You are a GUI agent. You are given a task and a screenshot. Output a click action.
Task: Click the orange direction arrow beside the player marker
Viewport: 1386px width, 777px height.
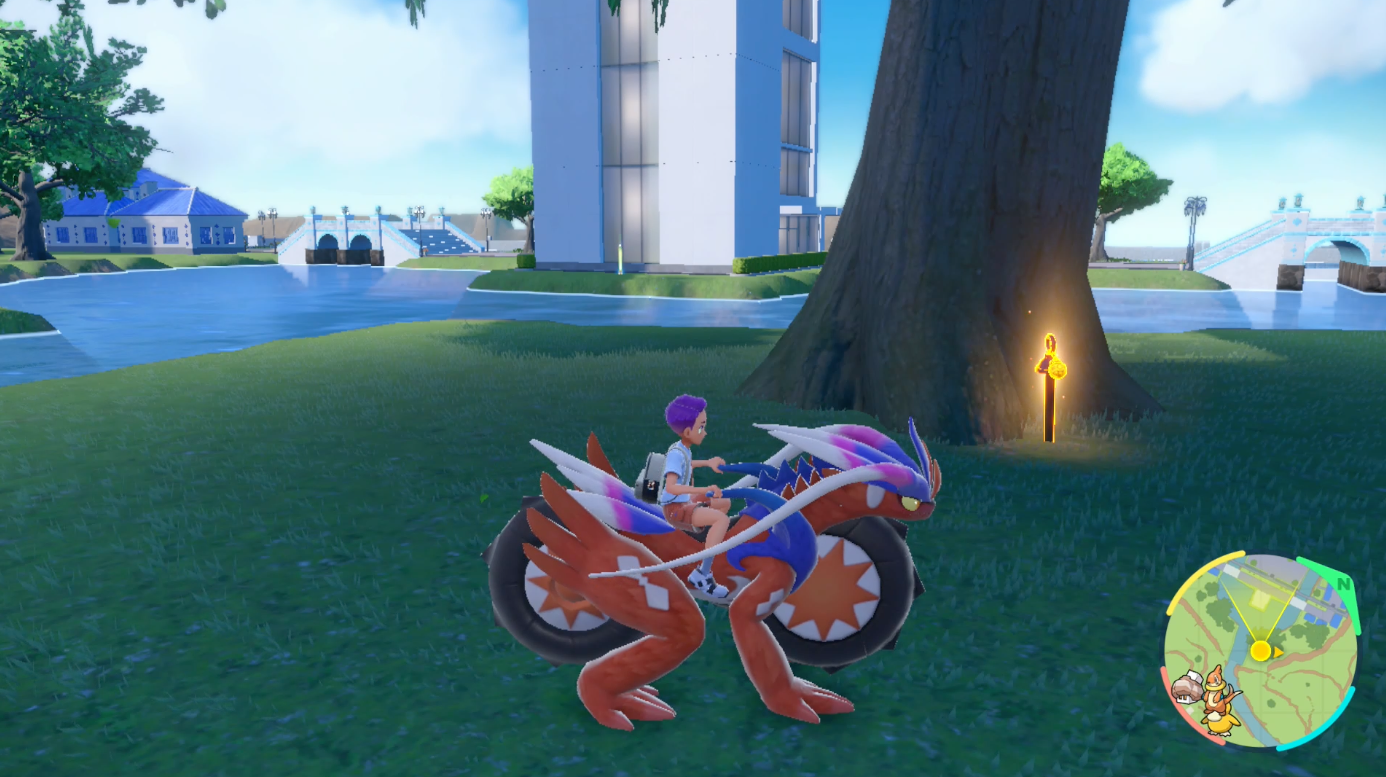pos(1278,653)
